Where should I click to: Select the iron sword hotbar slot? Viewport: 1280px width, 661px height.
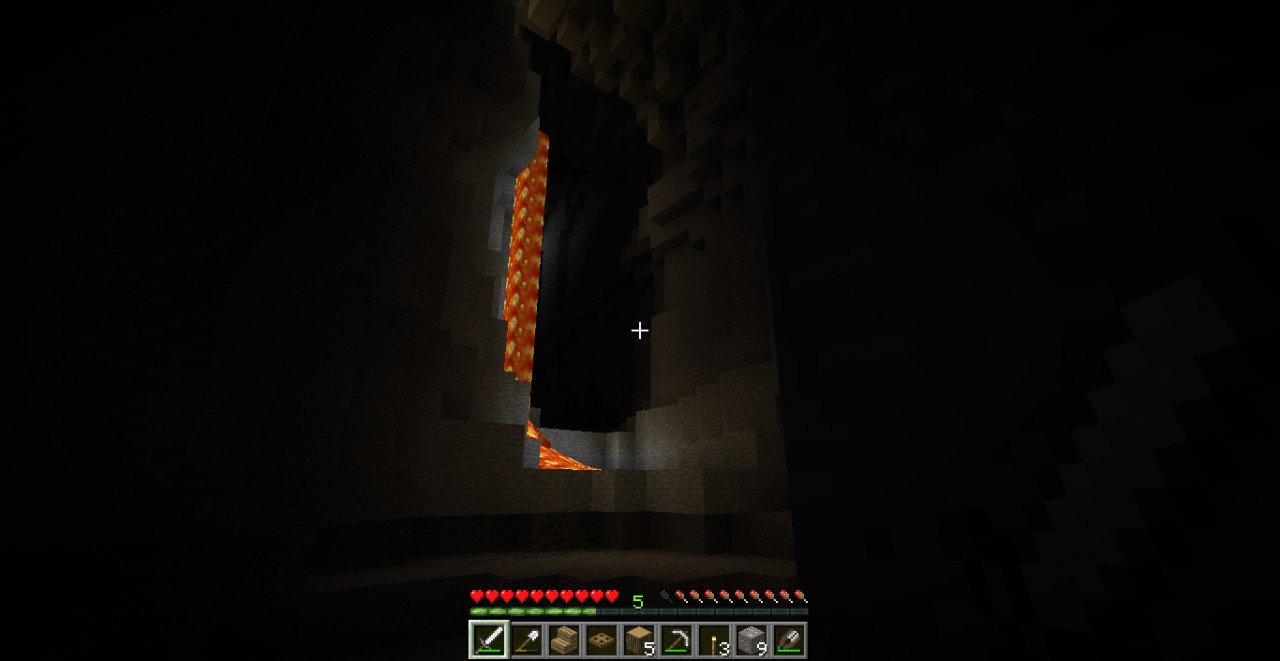tap(489, 640)
